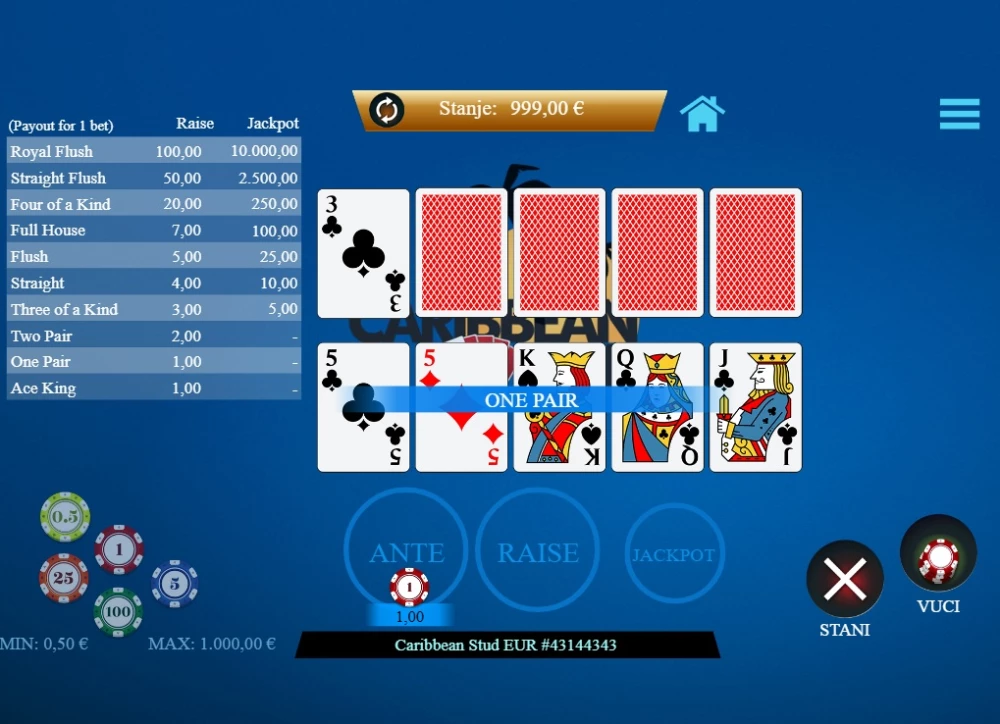Open the hamburger menu
Image resolution: width=1000 pixels, height=724 pixels.
(x=959, y=114)
